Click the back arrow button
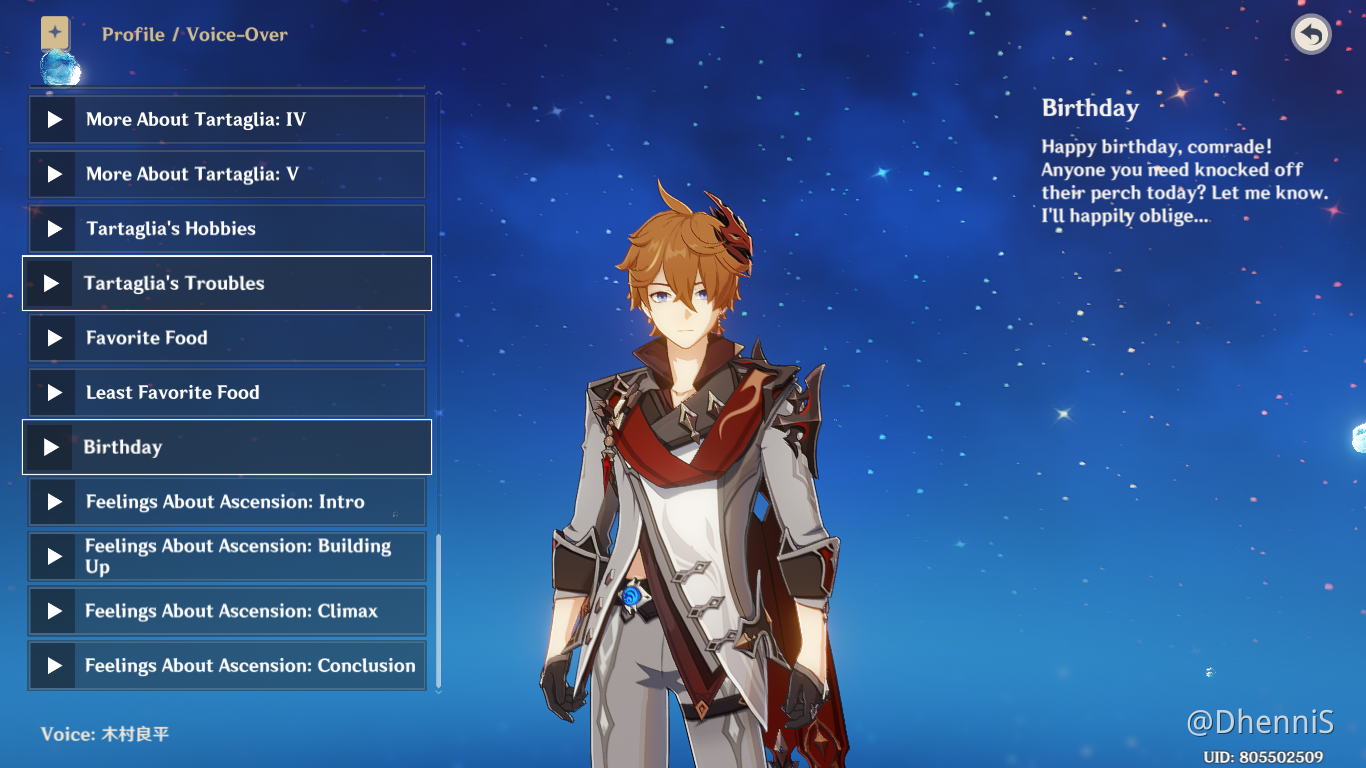Screen dimensions: 1366x768 [x=1310, y=35]
